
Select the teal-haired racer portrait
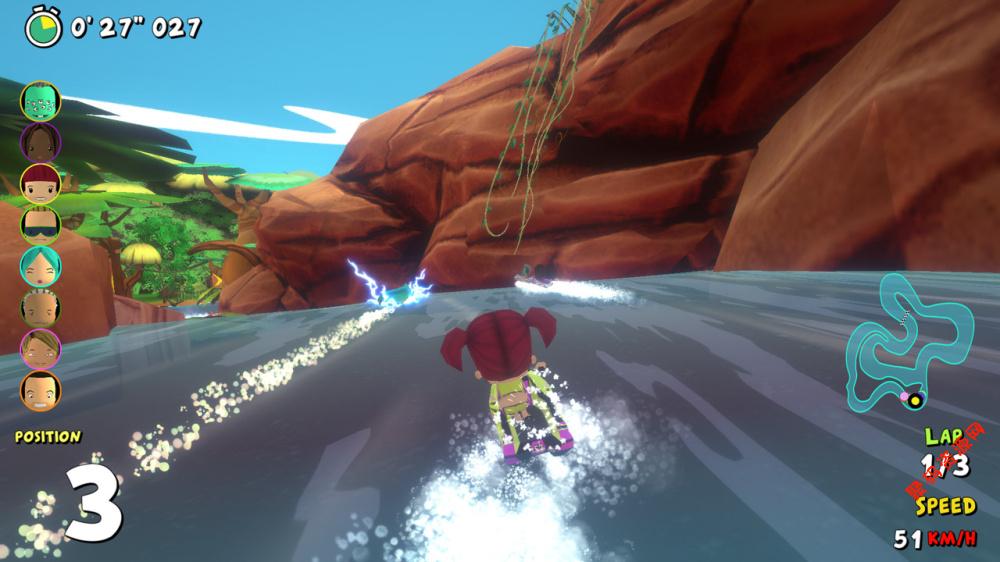pyautogui.click(x=40, y=265)
